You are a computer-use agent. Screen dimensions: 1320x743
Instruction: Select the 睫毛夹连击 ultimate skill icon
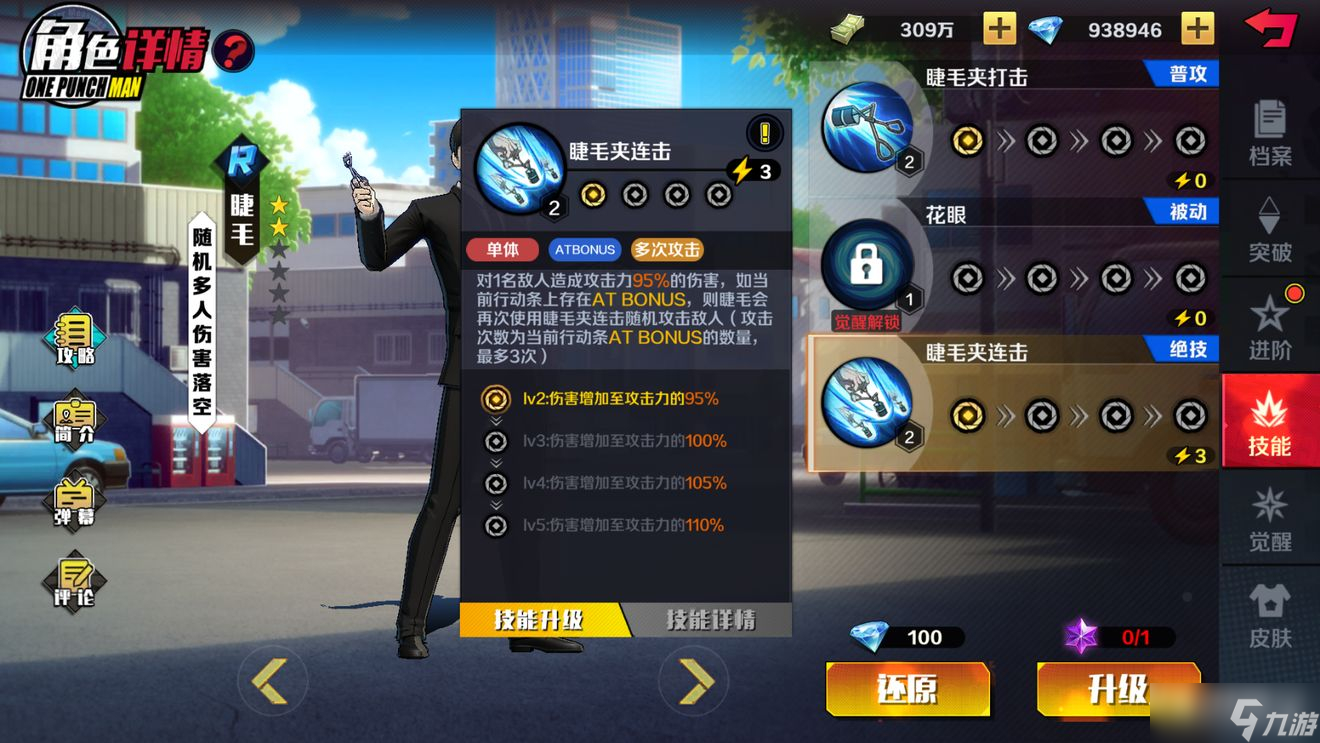point(868,405)
